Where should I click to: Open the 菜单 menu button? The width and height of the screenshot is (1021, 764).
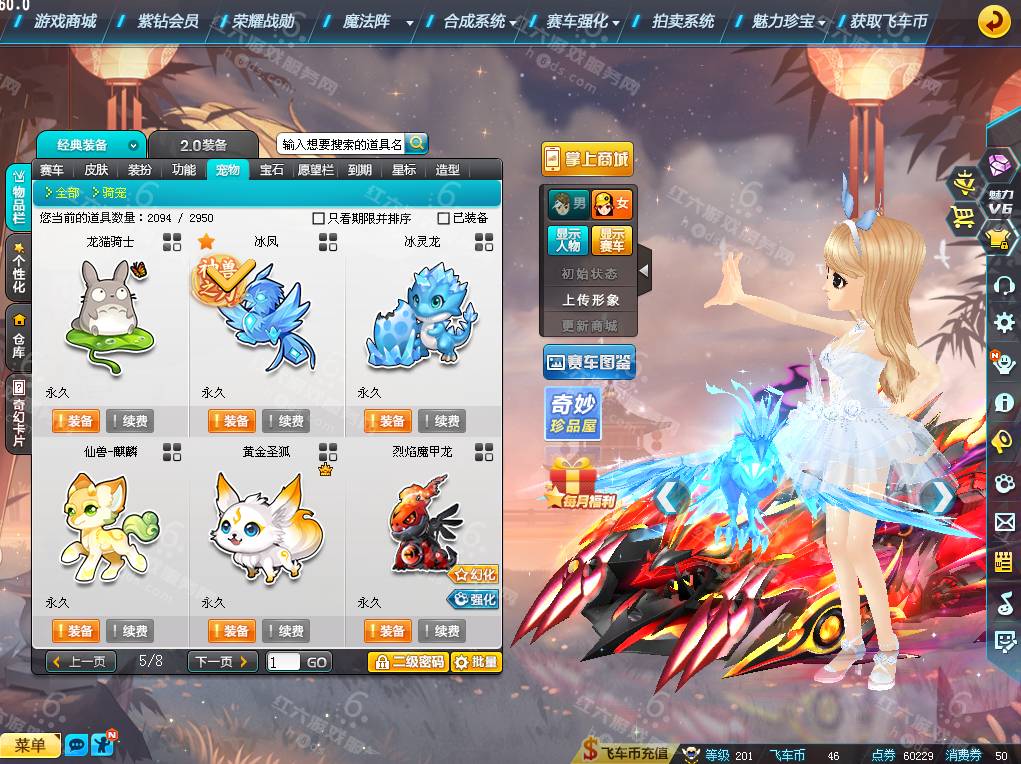pos(30,745)
